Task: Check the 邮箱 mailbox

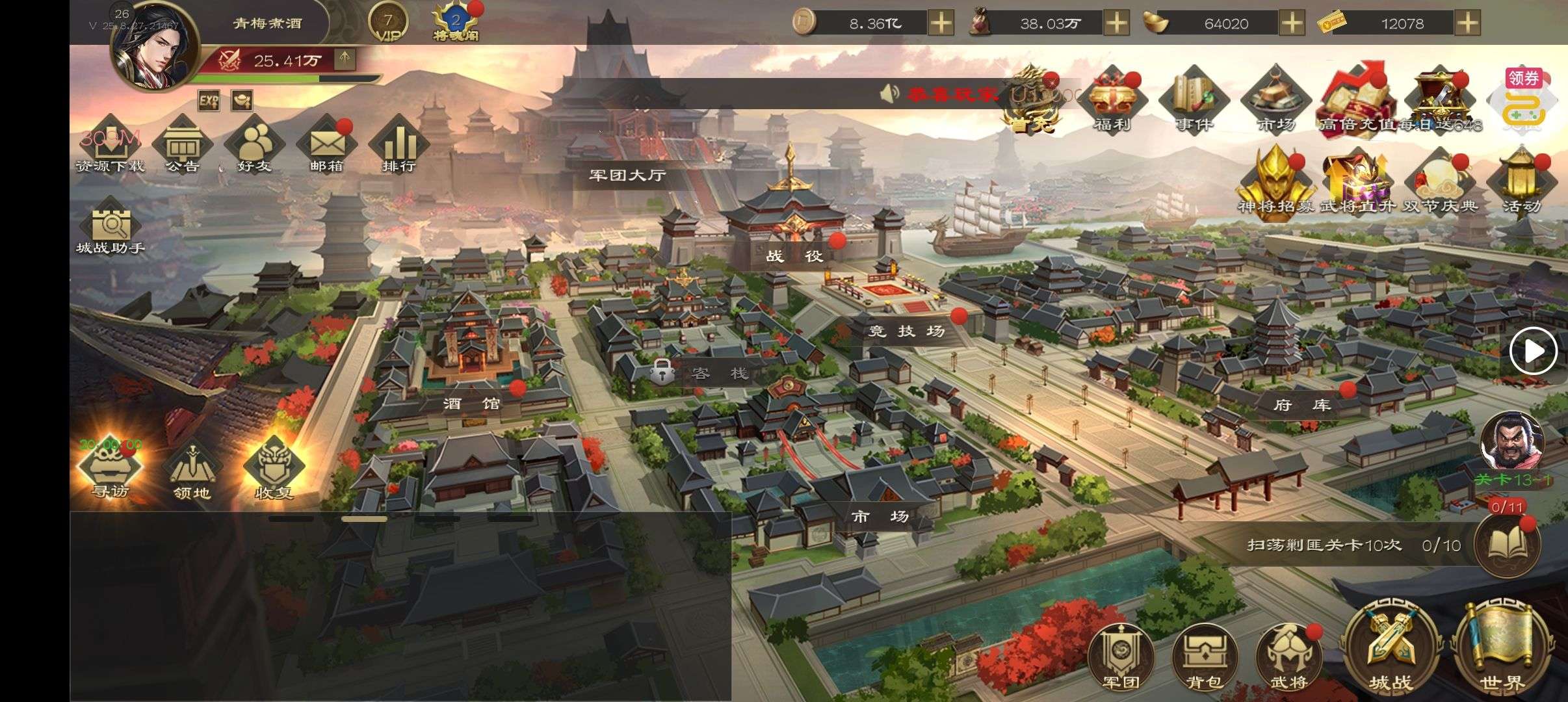Action: point(326,146)
